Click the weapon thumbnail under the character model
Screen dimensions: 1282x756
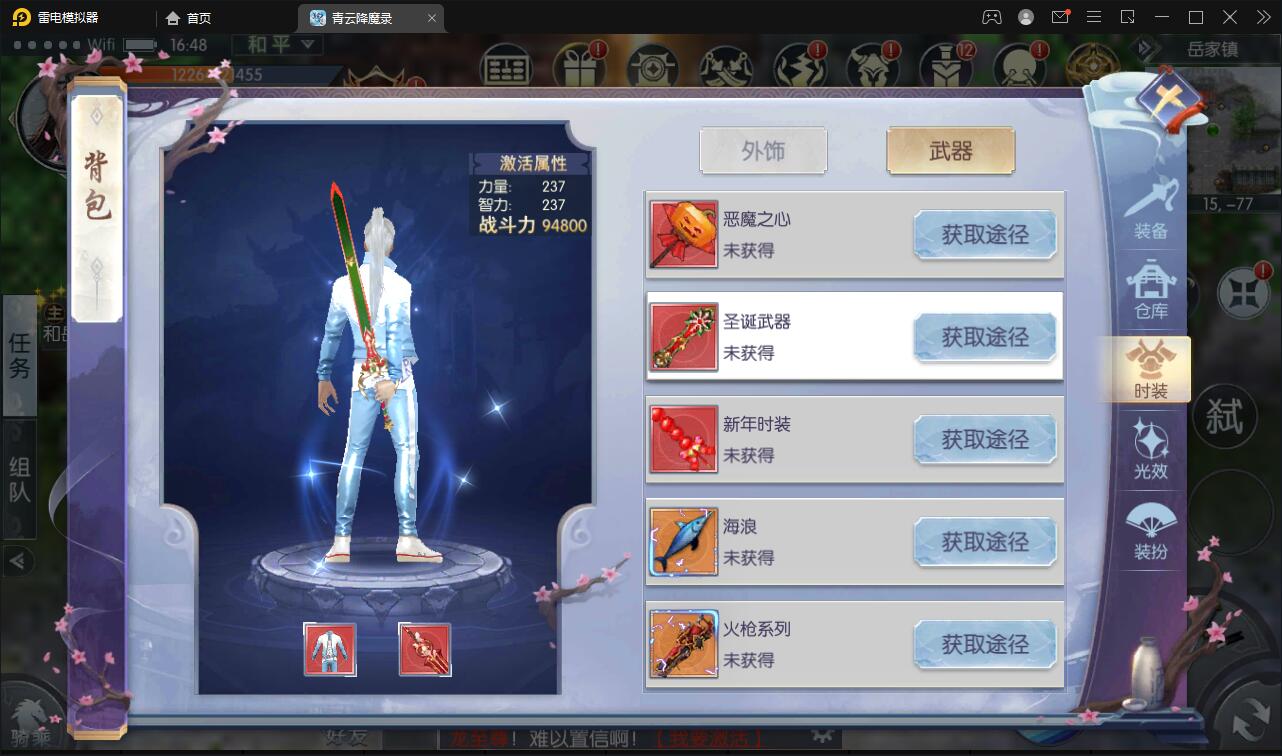425,648
